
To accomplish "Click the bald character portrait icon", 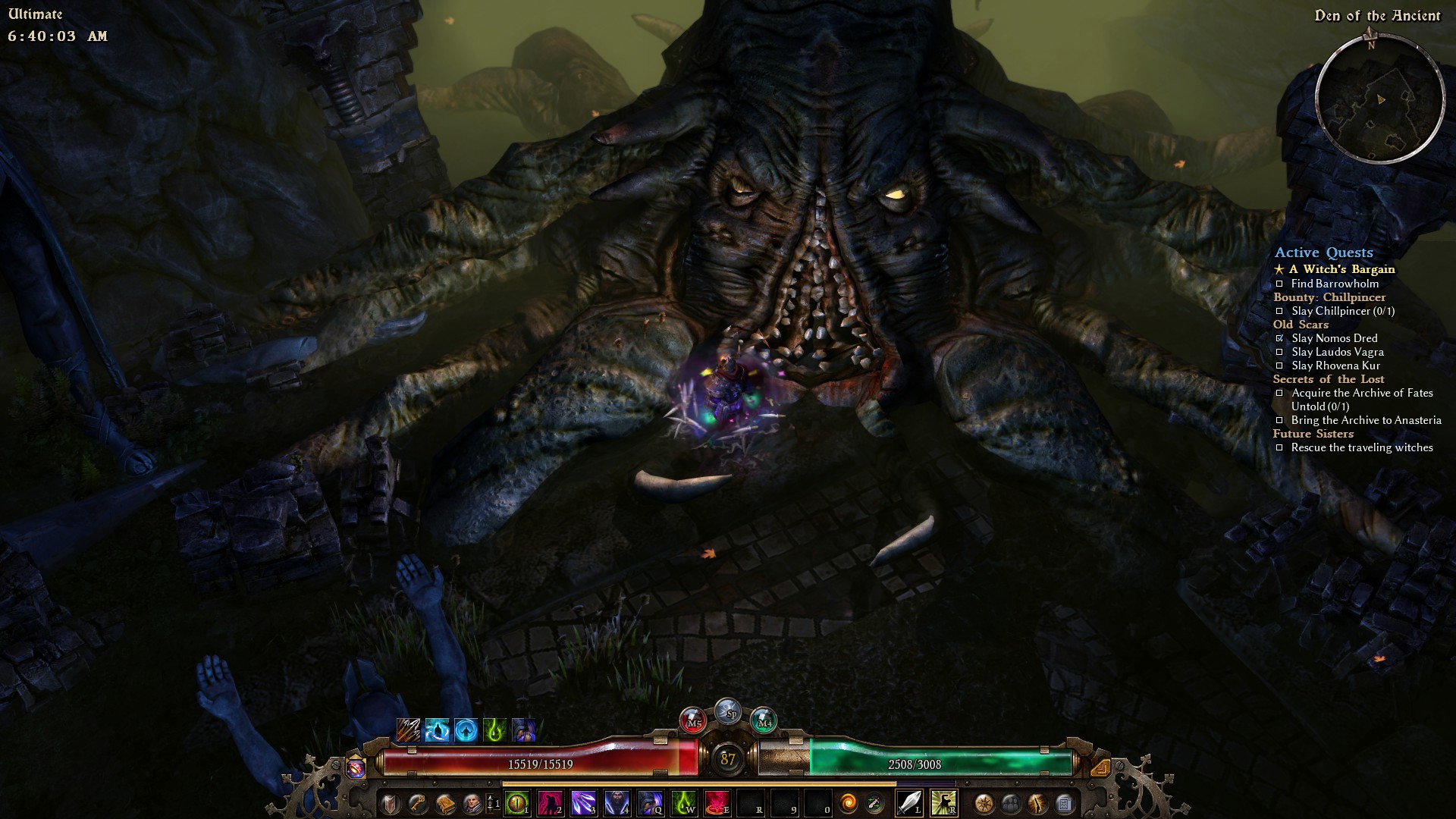I will coord(472,803).
